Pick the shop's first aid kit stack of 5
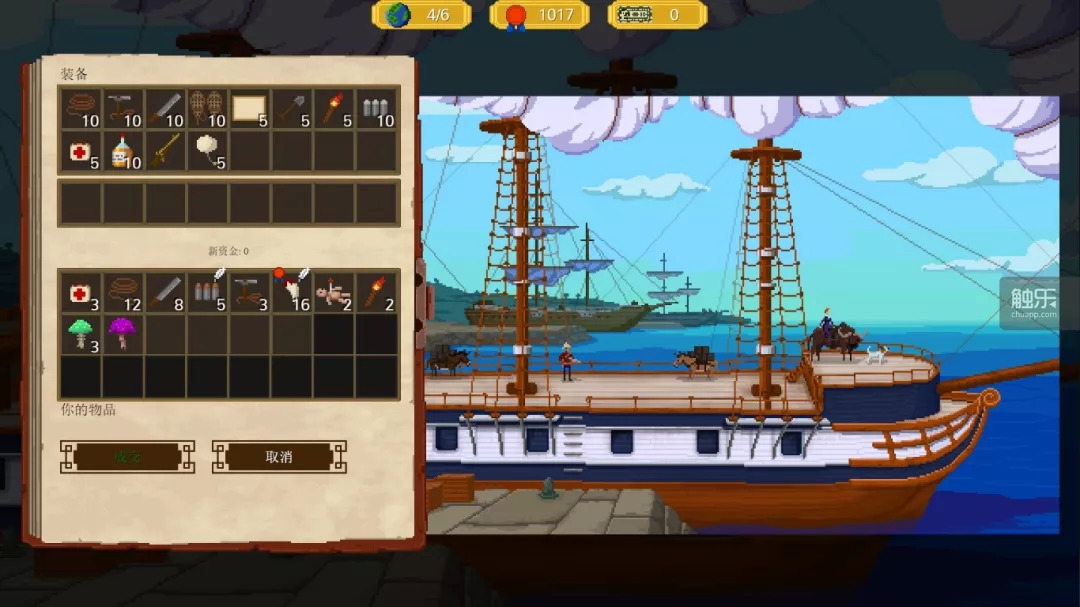1080x607 pixels. [81, 150]
